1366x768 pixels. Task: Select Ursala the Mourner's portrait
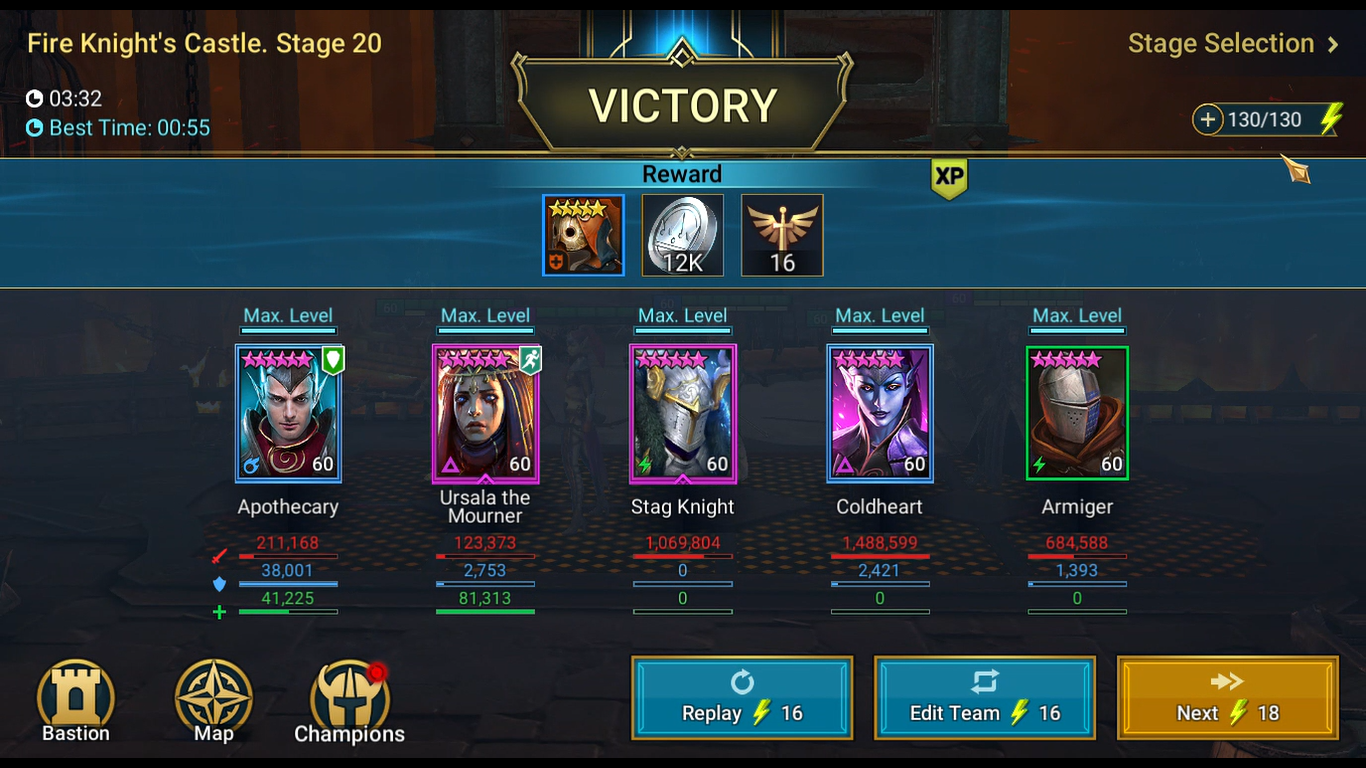(x=485, y=412)
